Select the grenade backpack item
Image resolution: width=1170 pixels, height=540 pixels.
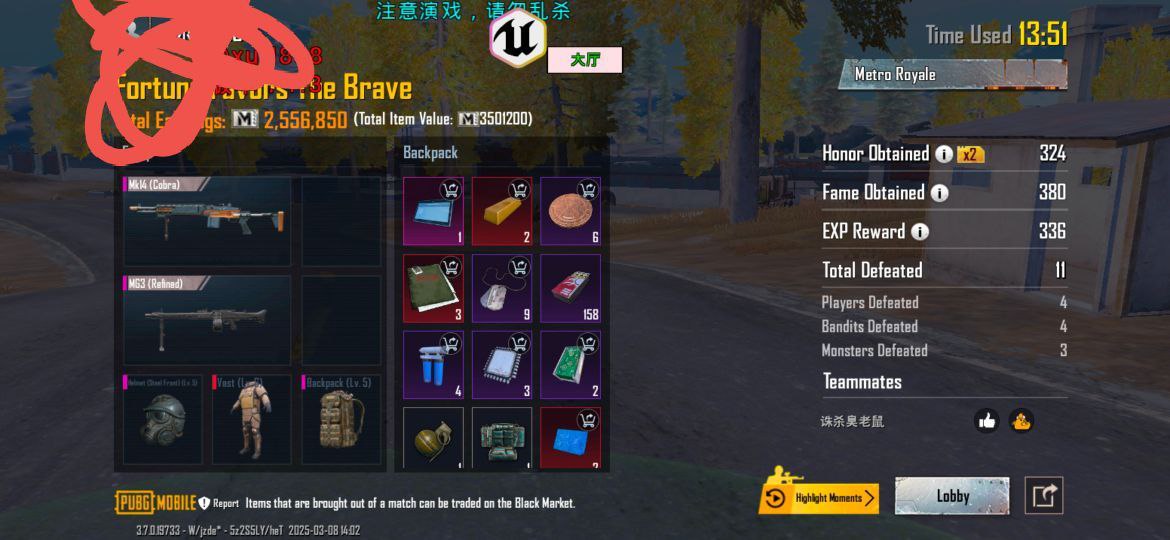coord(433,438)
